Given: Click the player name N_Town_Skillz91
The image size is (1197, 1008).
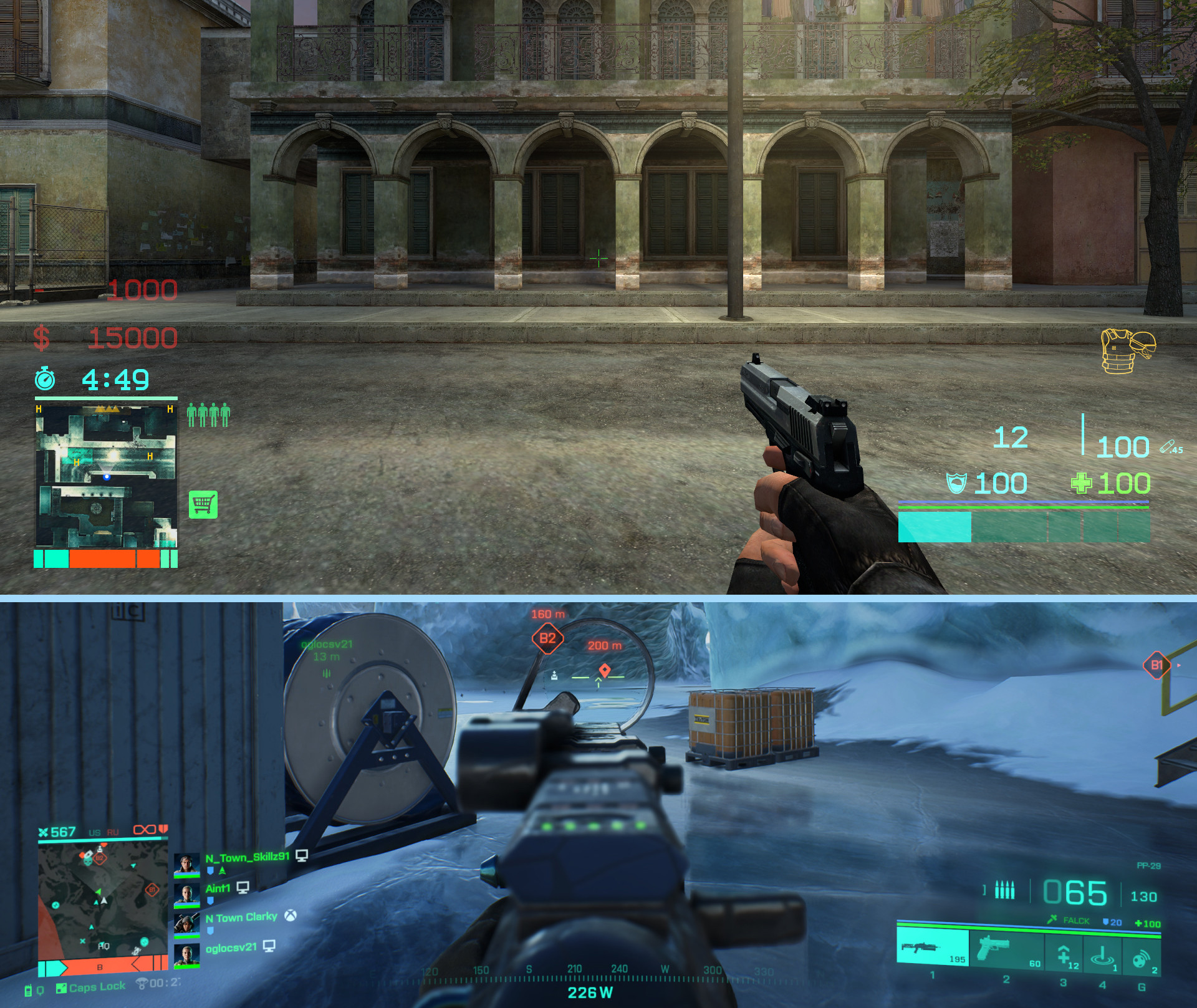Looking at the screenshot, I should click(247, 857).
